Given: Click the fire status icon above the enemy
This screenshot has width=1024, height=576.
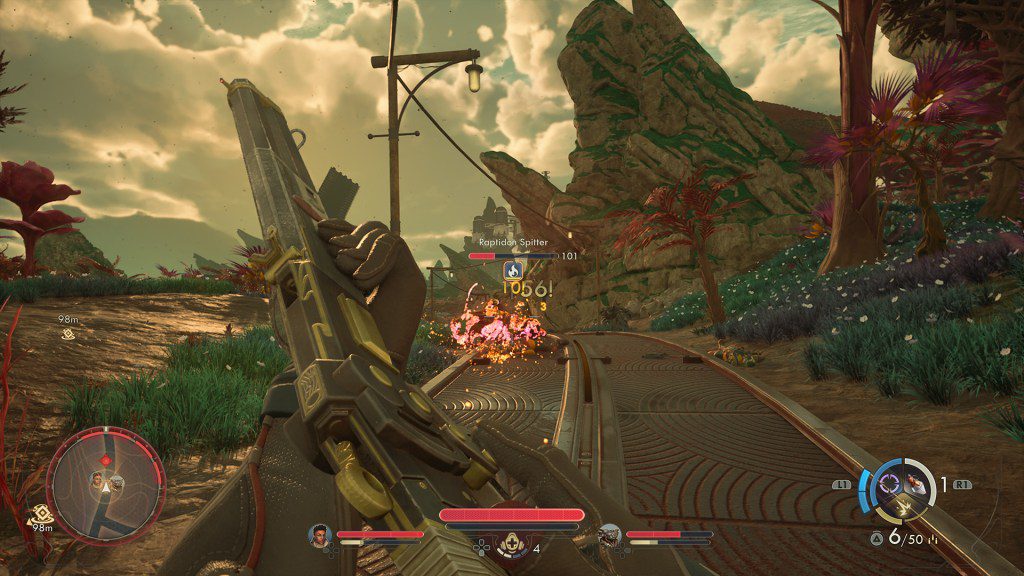Looking at the screenshot, I should [513, 270].
